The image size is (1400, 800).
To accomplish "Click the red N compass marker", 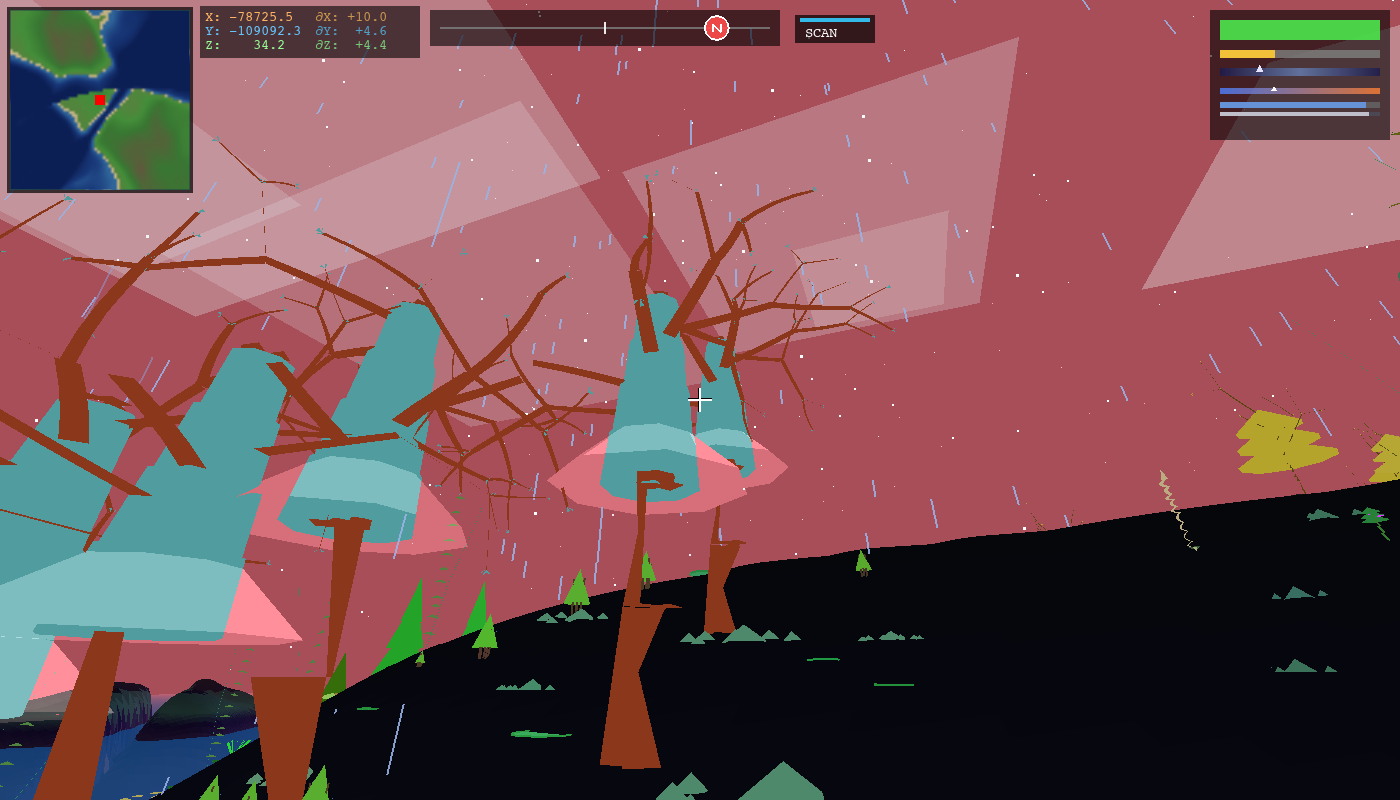I will point(716,28).
